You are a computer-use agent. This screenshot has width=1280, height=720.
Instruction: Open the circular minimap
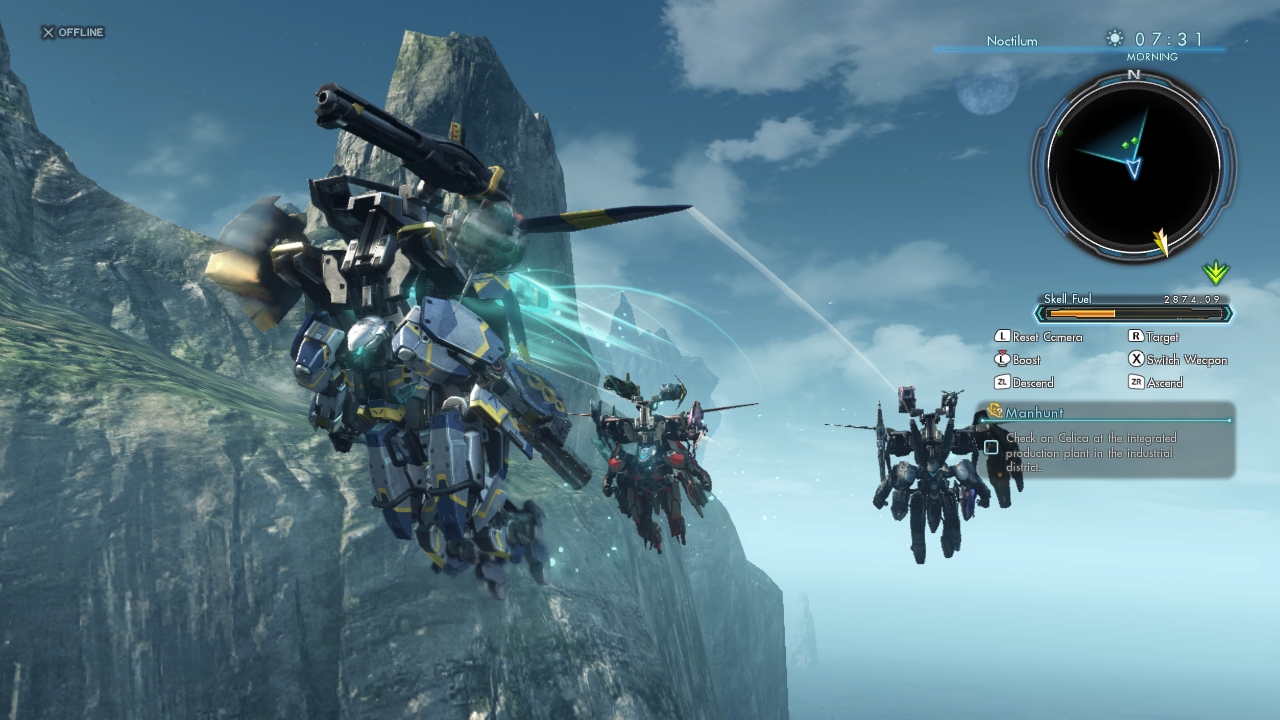1133,163
